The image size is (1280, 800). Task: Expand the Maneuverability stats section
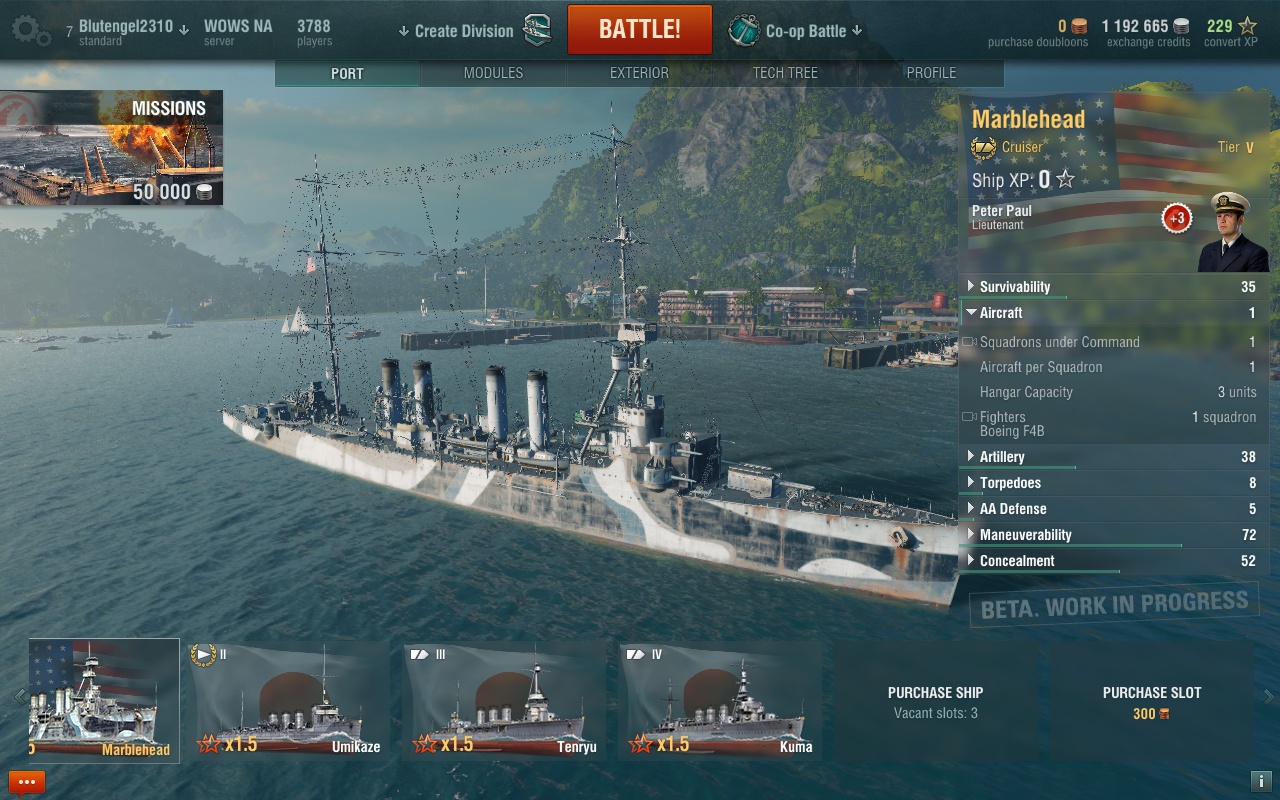(x=1025, y=535)
